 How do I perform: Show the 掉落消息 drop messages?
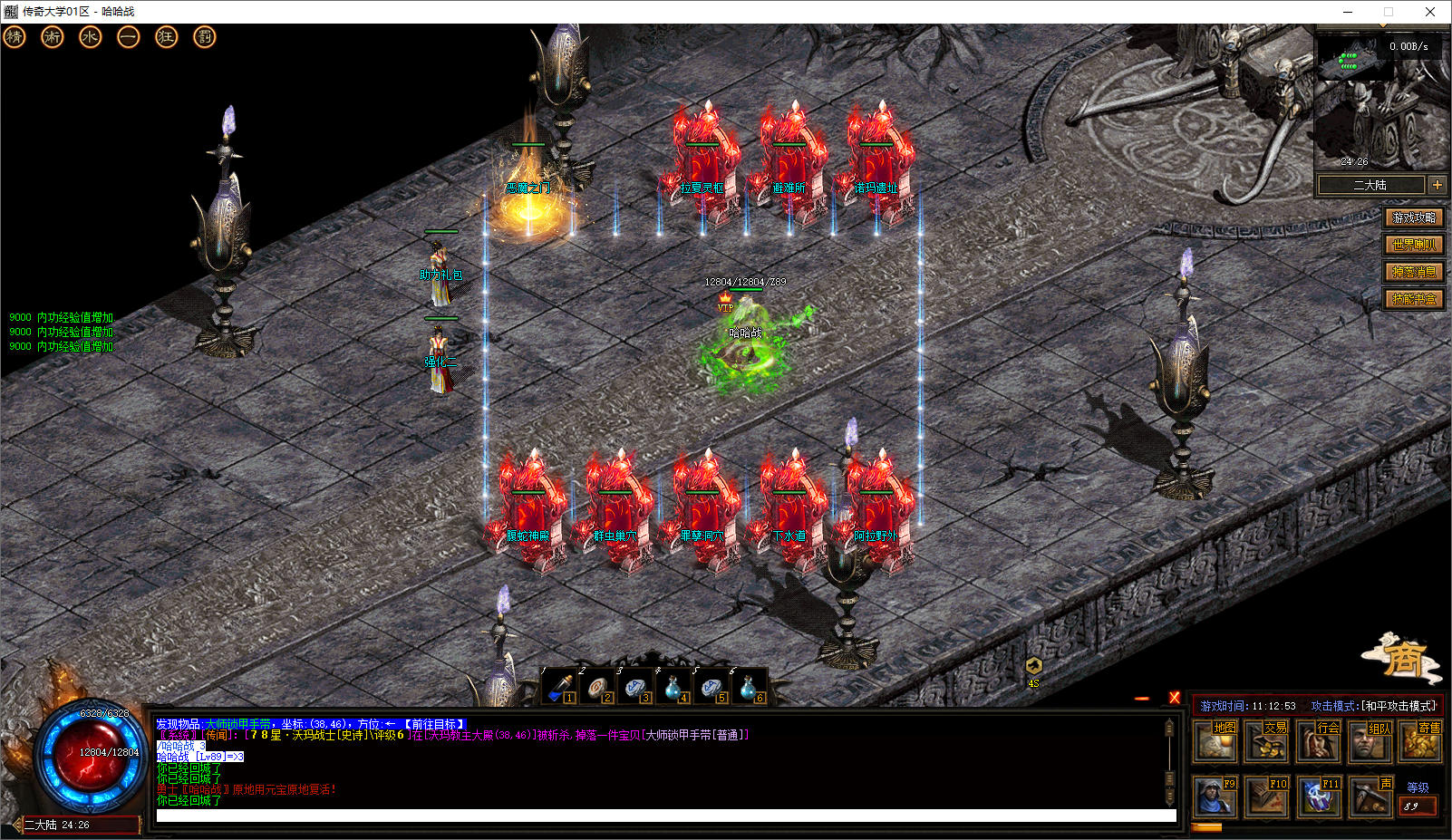click(1414, 272)
